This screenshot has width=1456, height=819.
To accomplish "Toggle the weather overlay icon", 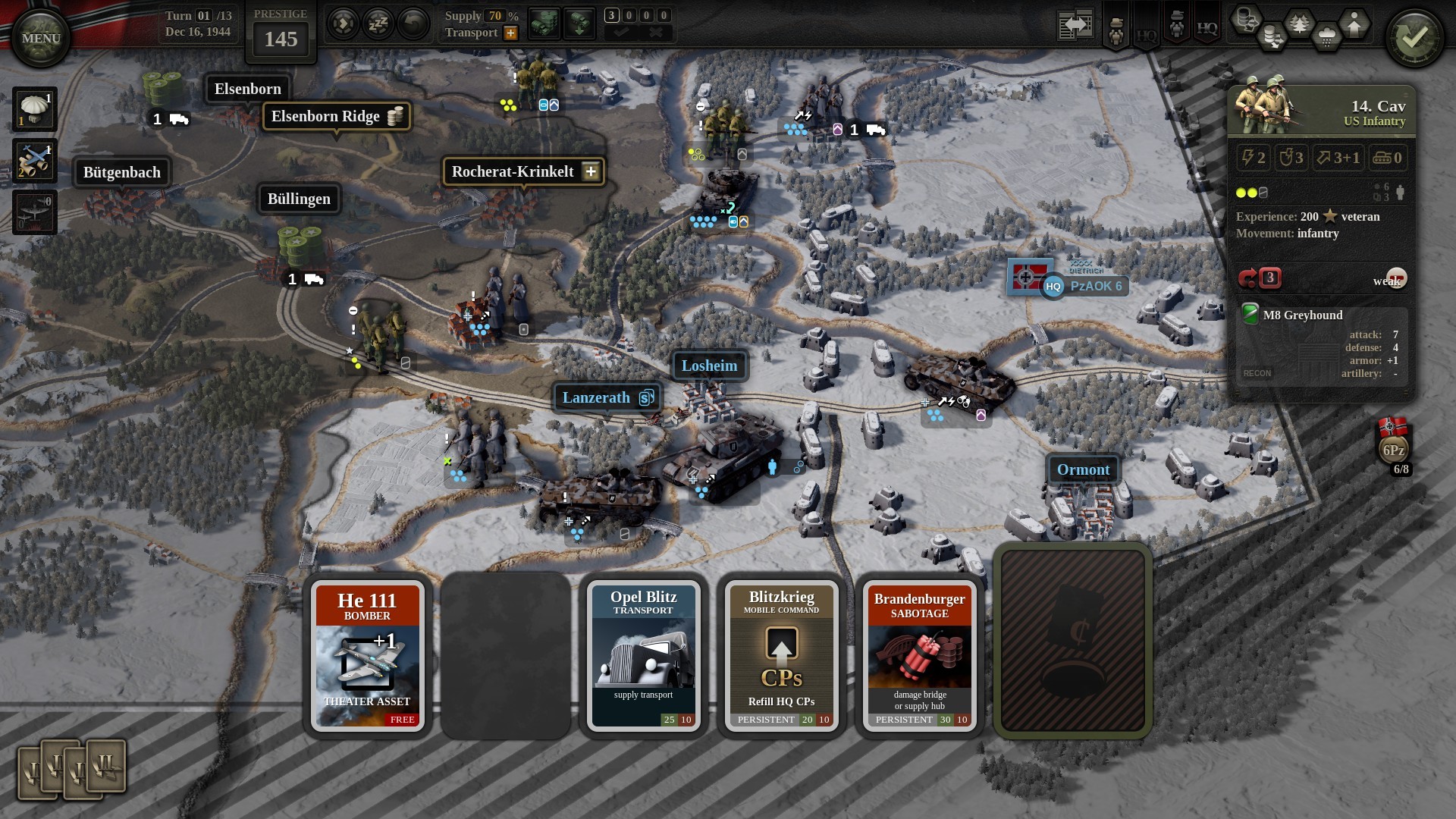I will (1326, 36).
